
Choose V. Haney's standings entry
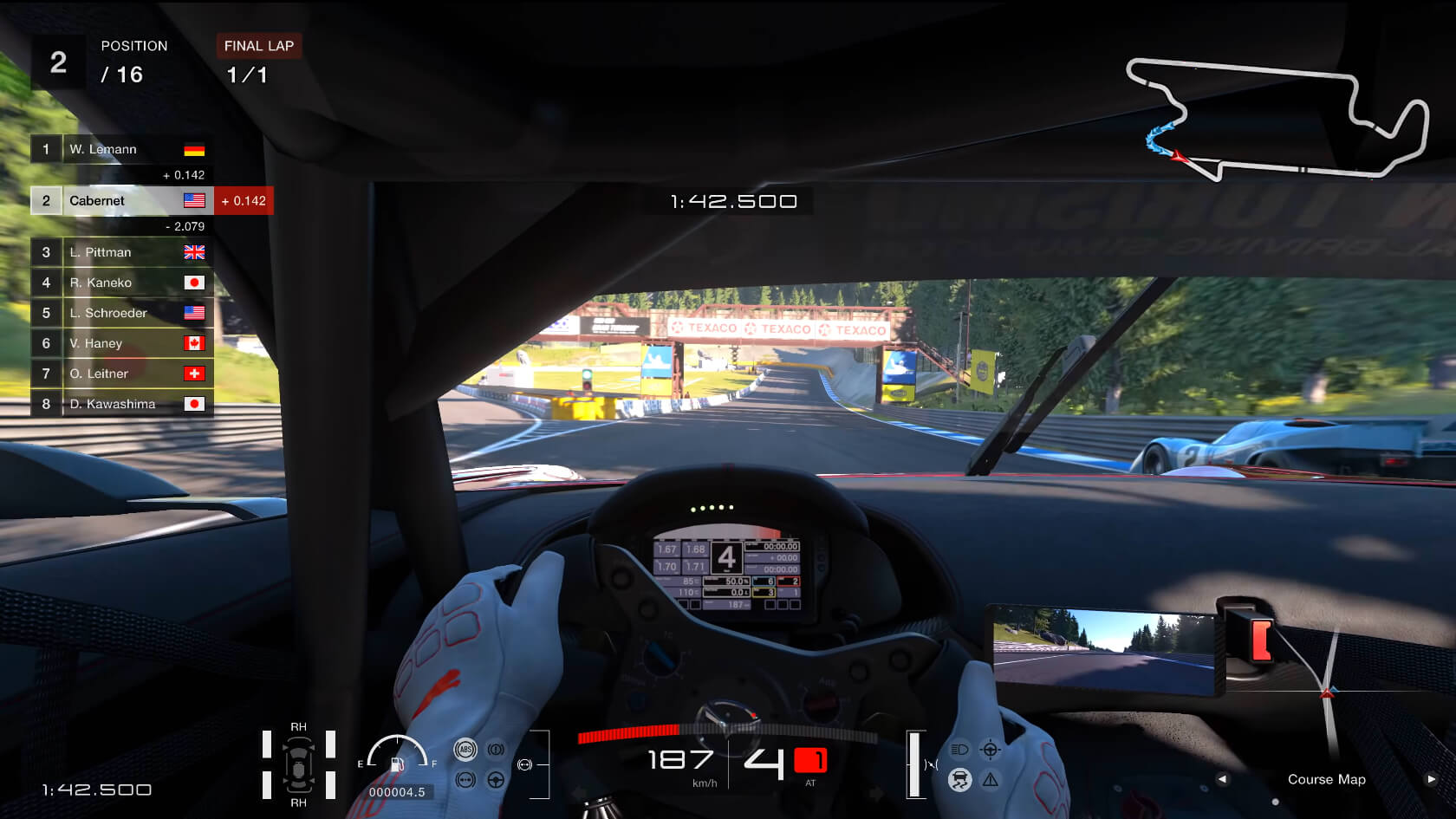pyautogui.click(x=121, y=343)
